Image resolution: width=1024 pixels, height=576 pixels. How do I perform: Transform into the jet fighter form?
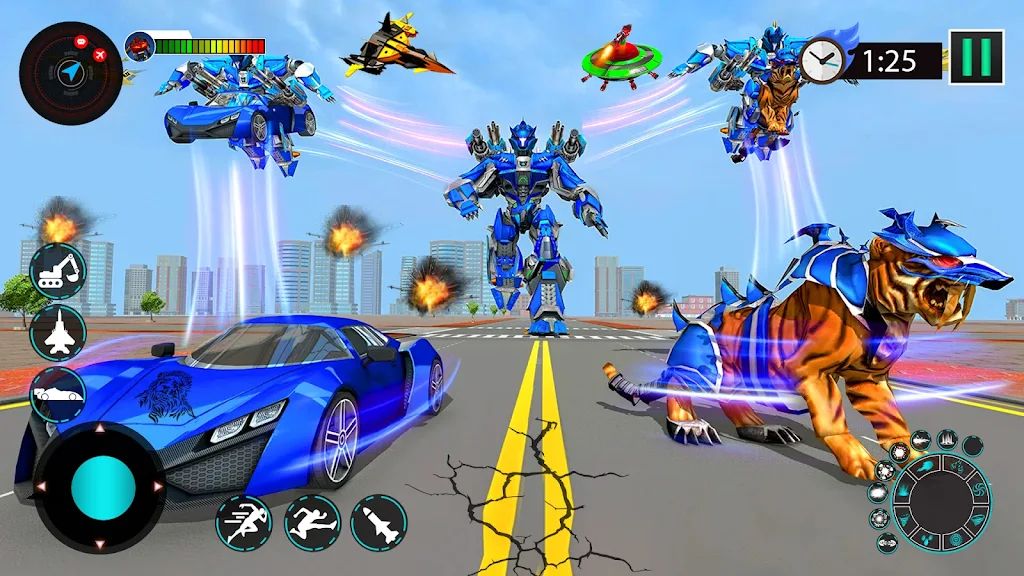point(58,332)
